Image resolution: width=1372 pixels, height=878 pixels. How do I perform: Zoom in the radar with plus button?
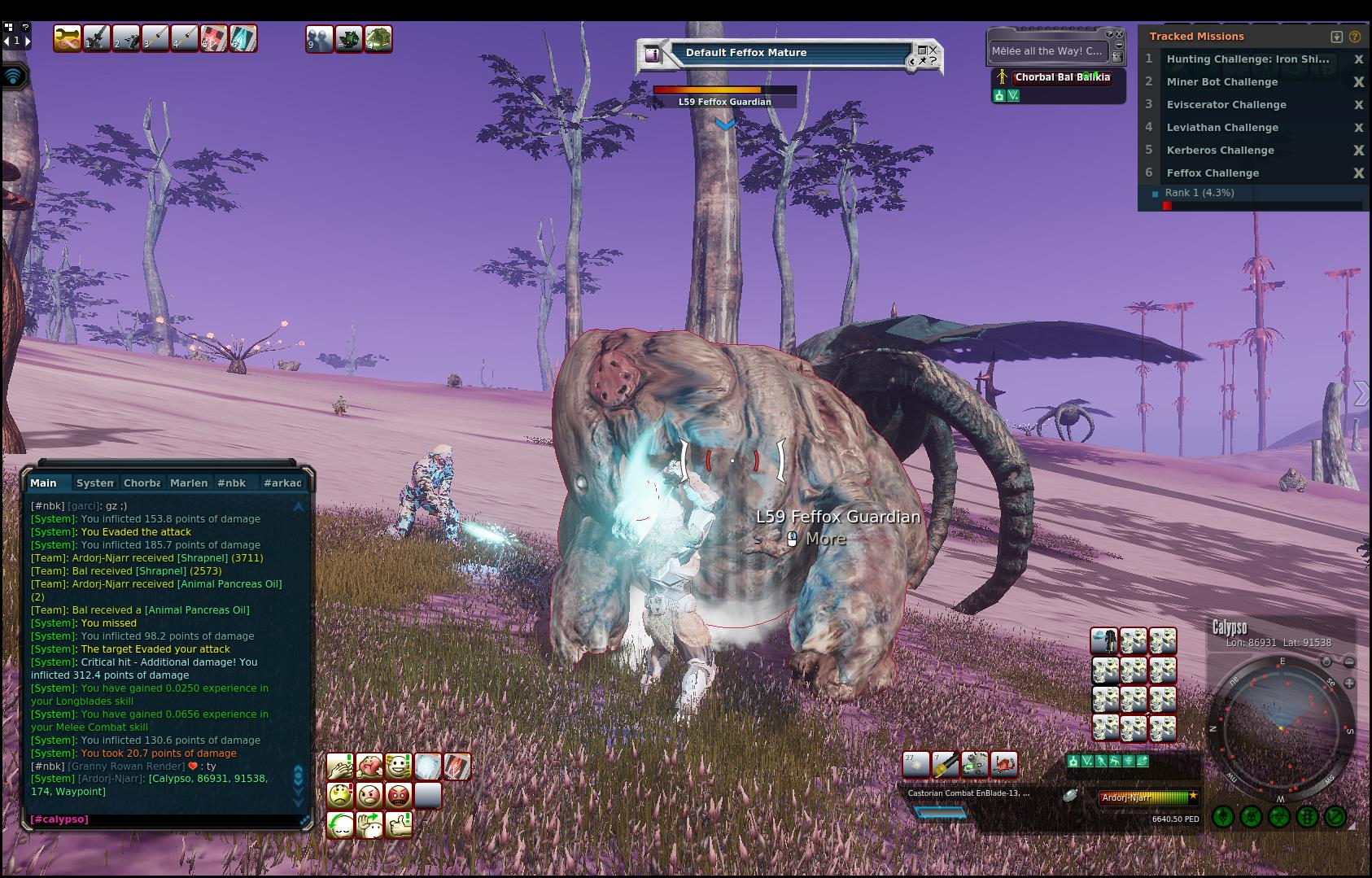point(1349,684)
